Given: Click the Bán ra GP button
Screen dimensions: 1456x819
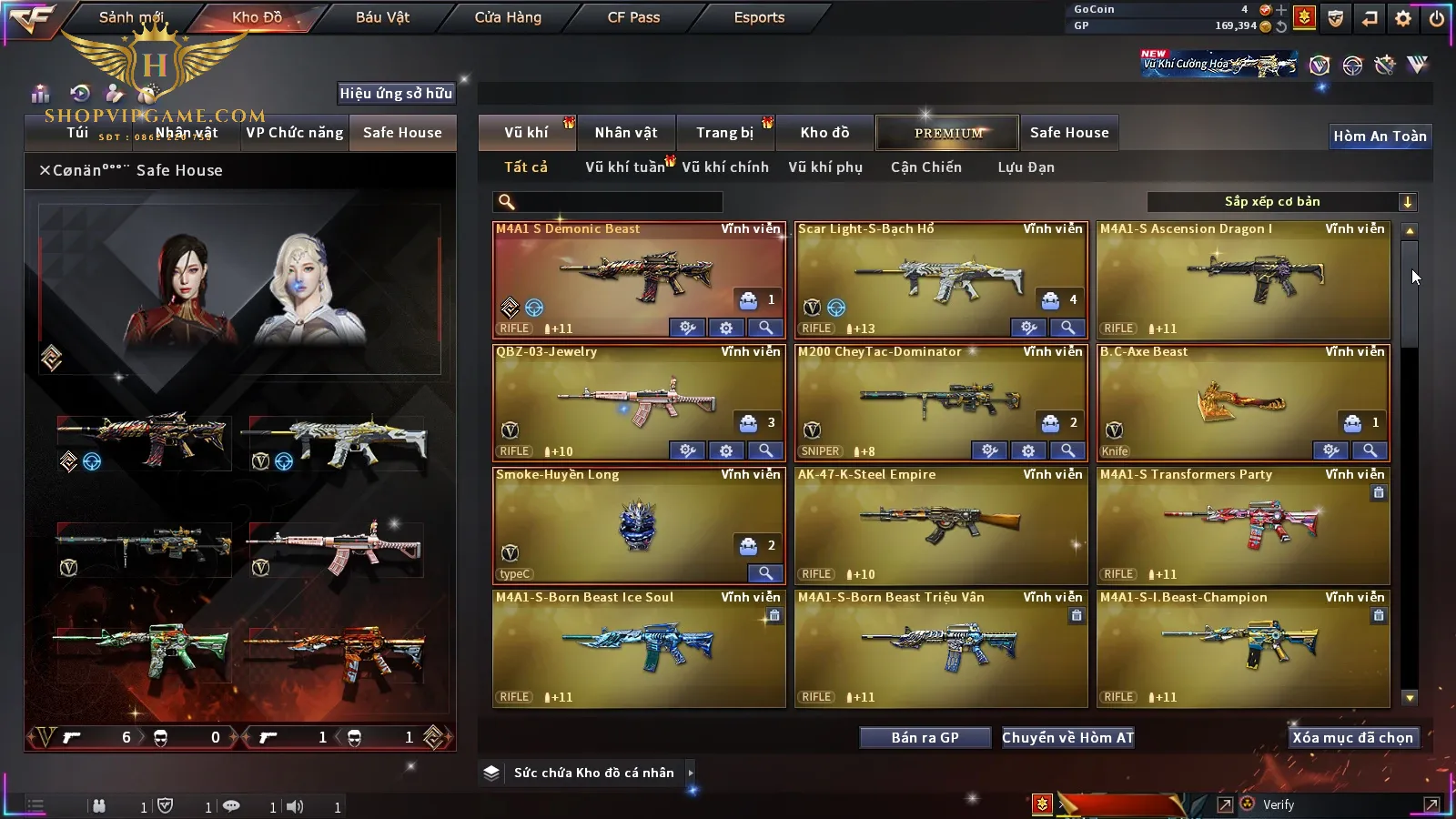Looking at the screenshot, I should coord(925,738).
